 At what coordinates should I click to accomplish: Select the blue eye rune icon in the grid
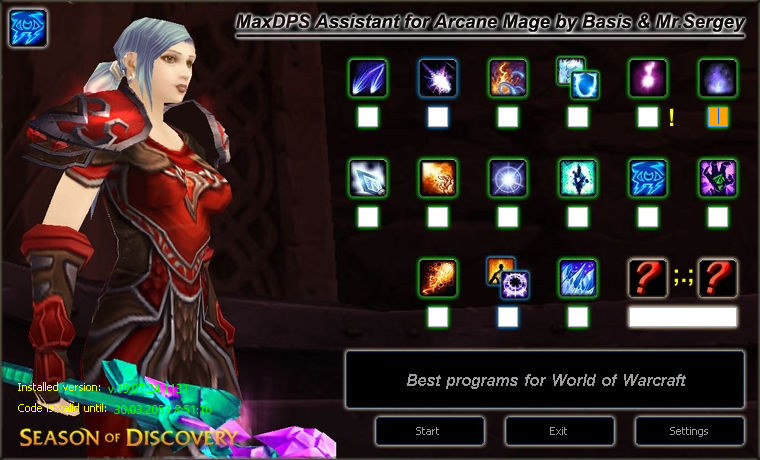click(648, 178)
